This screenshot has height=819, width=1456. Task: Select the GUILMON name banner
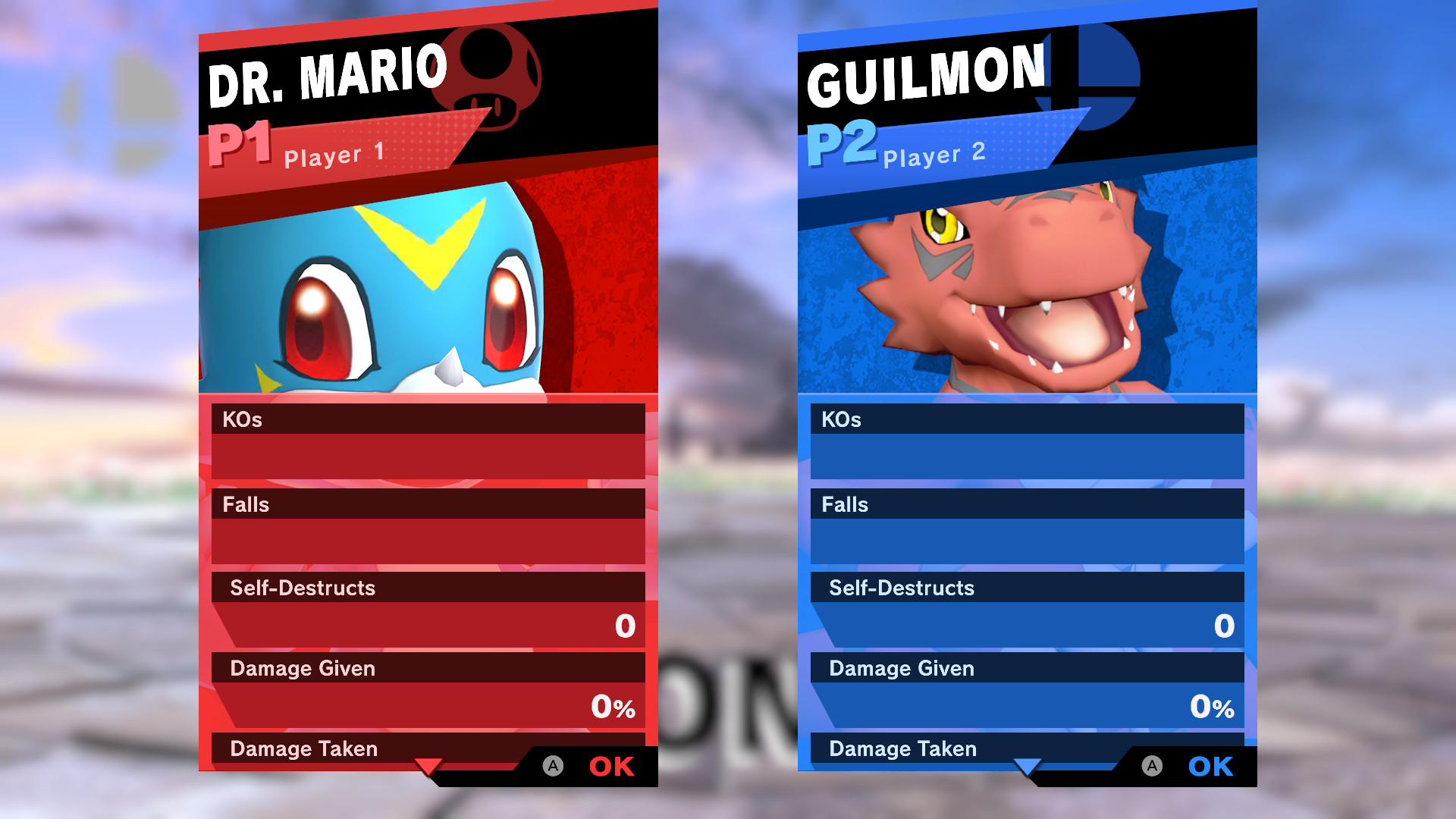925,72
